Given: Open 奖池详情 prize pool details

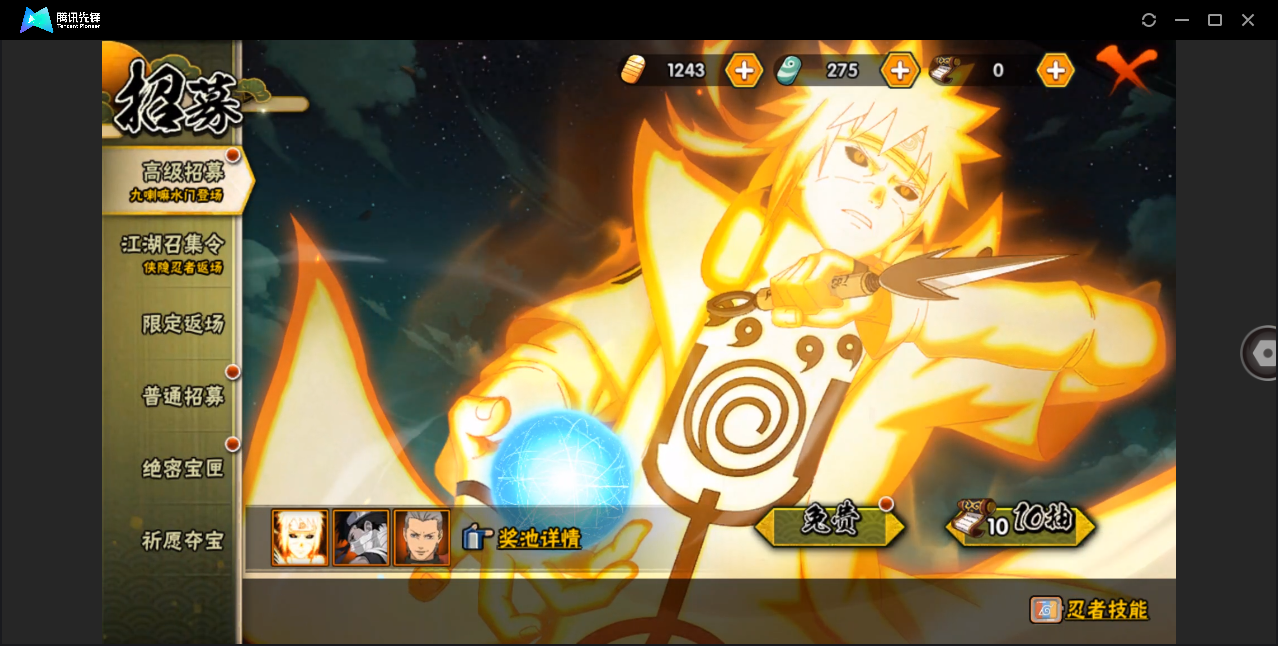Looking at the screenshot, I should (522, 538).
